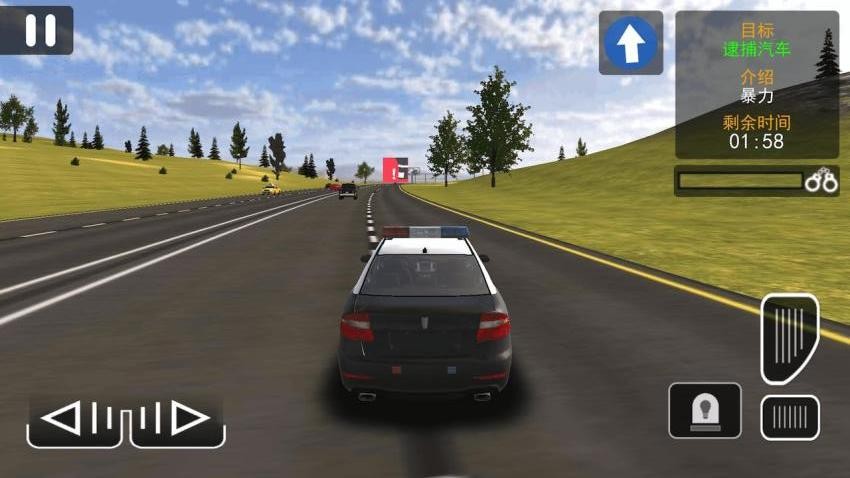Step on the gas pedal
Image resolution: width=850 pixels, height=478 pixels.
[790, 338]
